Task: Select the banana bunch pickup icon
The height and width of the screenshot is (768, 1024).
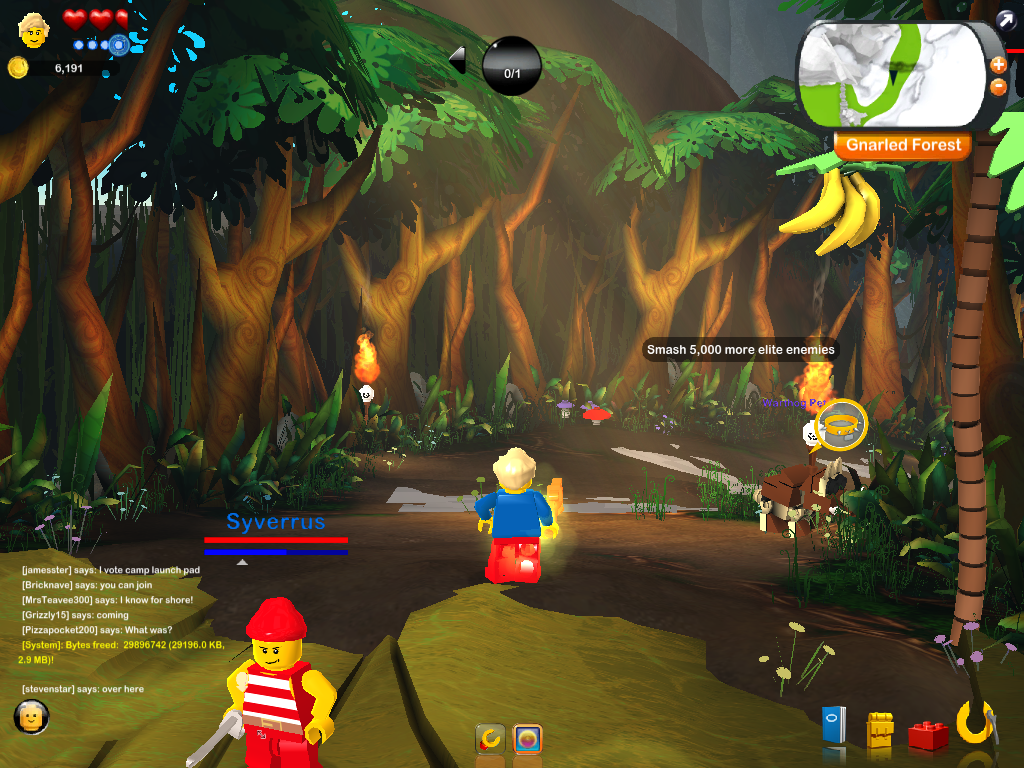Action: (x=832, y=210)
